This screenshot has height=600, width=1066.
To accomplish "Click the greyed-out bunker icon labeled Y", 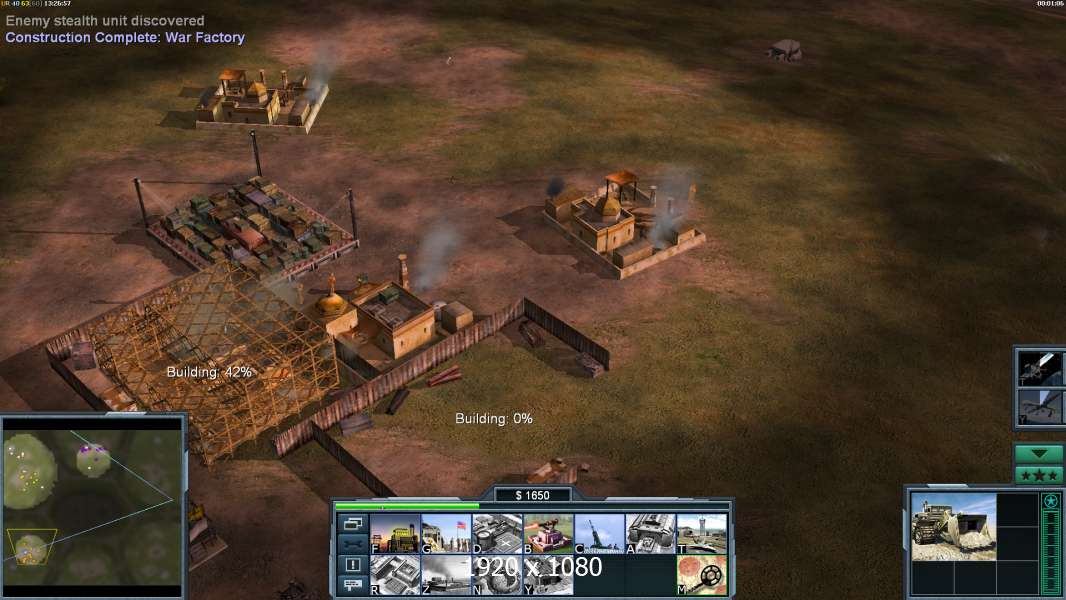I will (548, 575).
